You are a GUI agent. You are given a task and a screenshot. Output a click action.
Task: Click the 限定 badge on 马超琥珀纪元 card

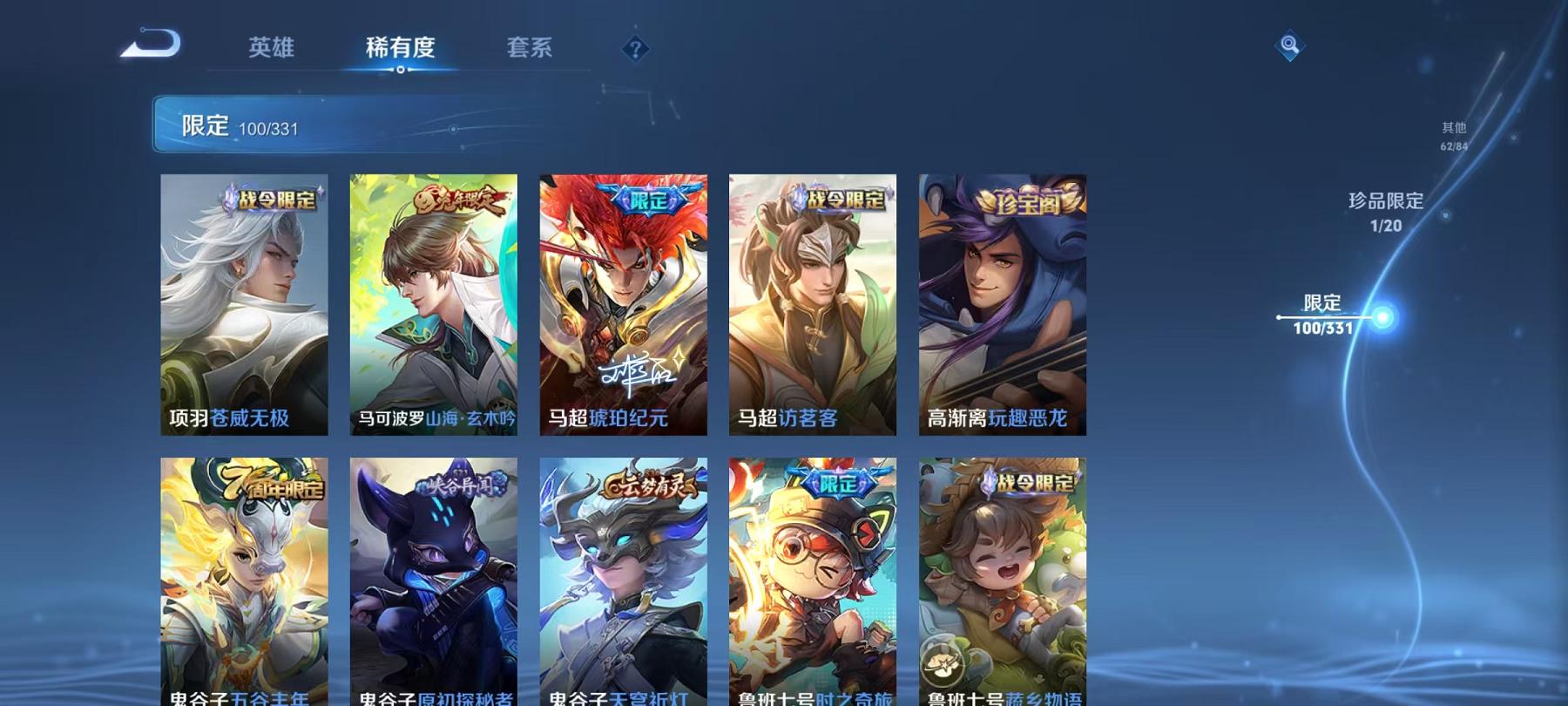[x=649, y=200]
